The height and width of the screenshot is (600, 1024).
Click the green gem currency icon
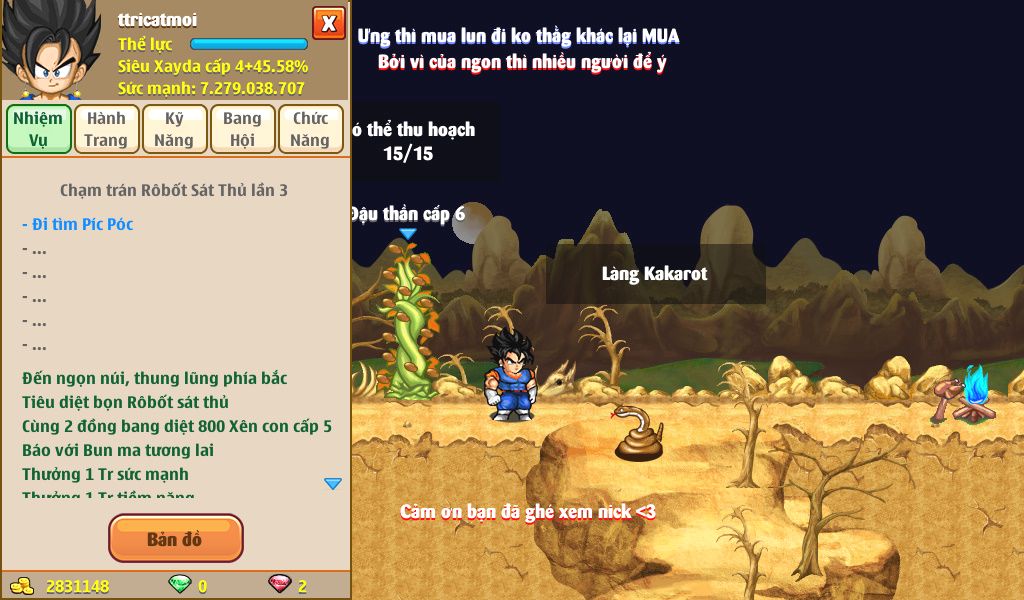click(180, 584)
